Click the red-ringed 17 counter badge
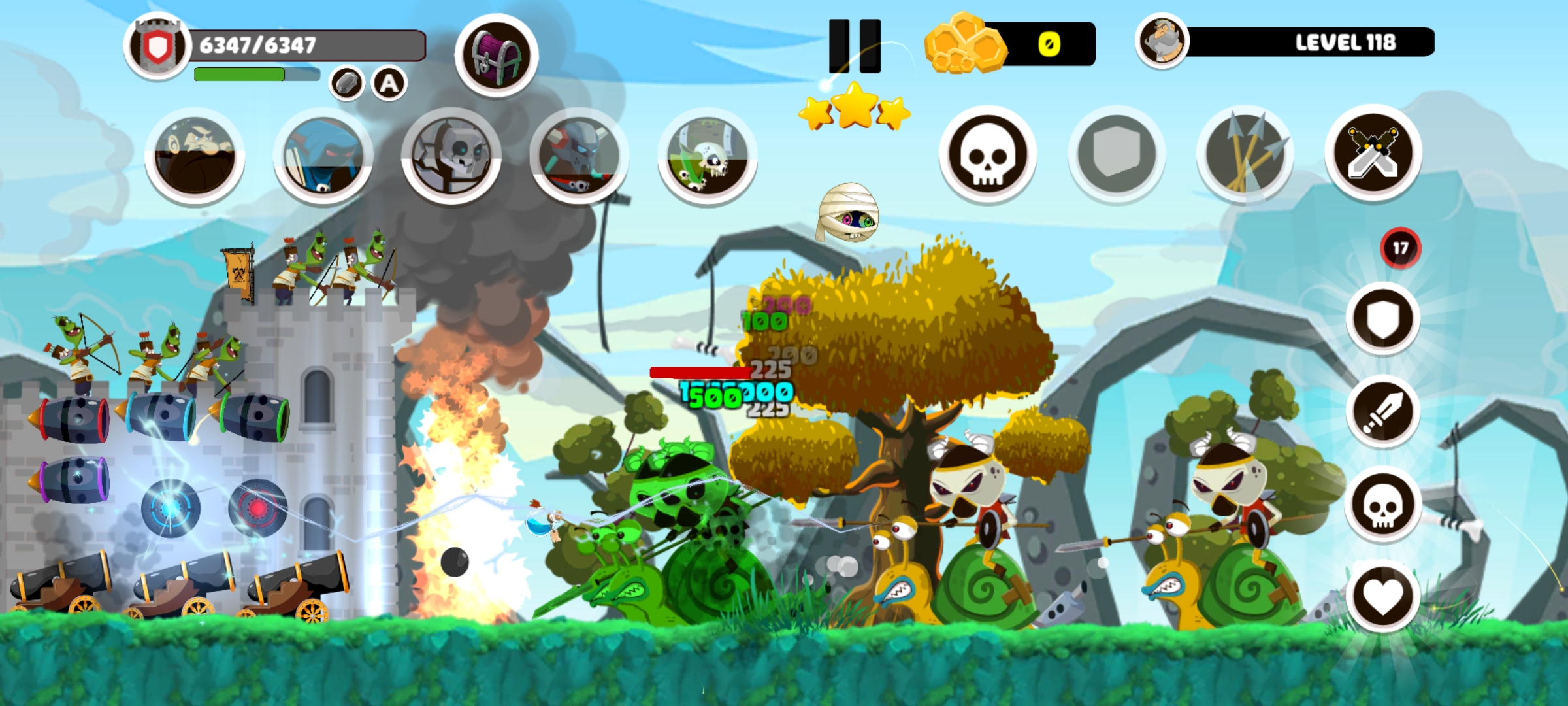The image size is (1568, 706). pos(1400,248)
